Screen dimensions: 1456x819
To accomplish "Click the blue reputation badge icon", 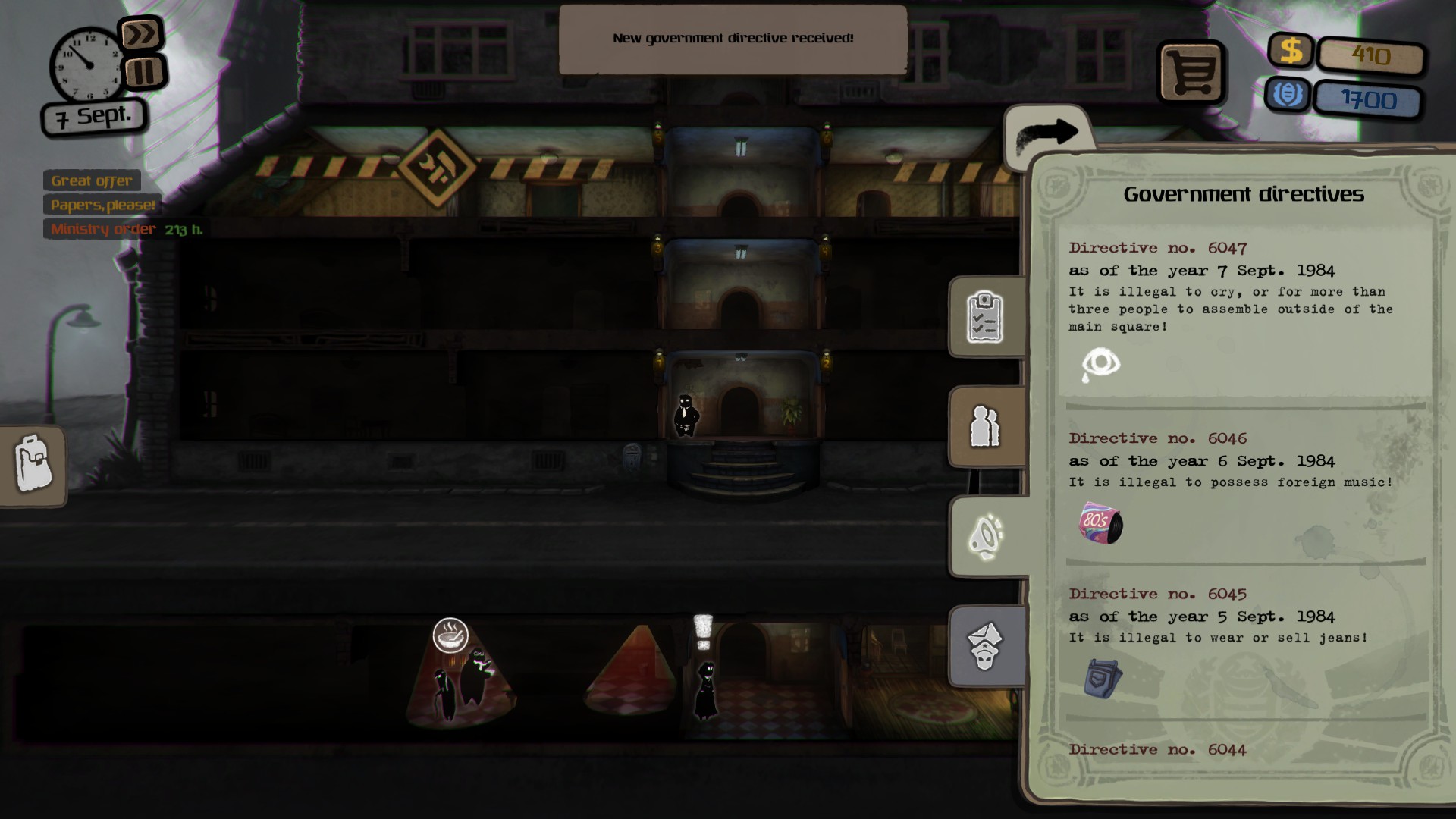I will point(1287,95).
